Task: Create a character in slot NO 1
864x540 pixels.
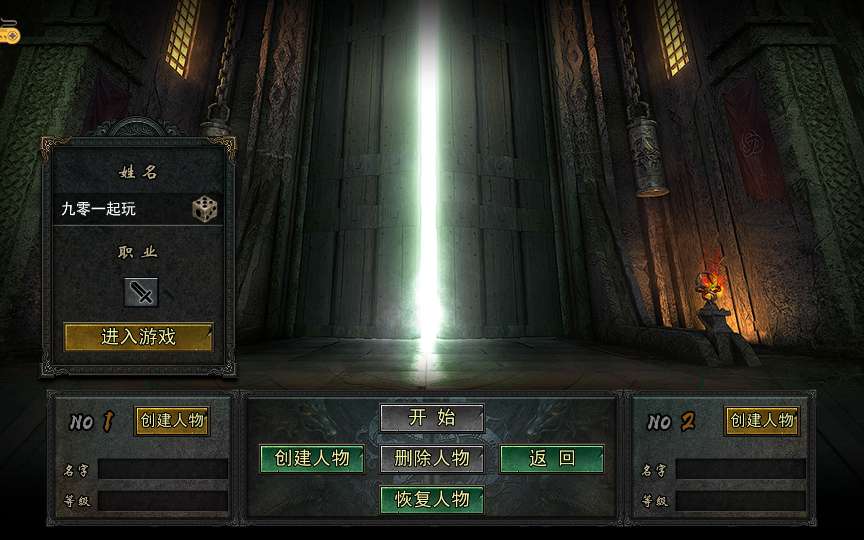Action: pos(172,421)
